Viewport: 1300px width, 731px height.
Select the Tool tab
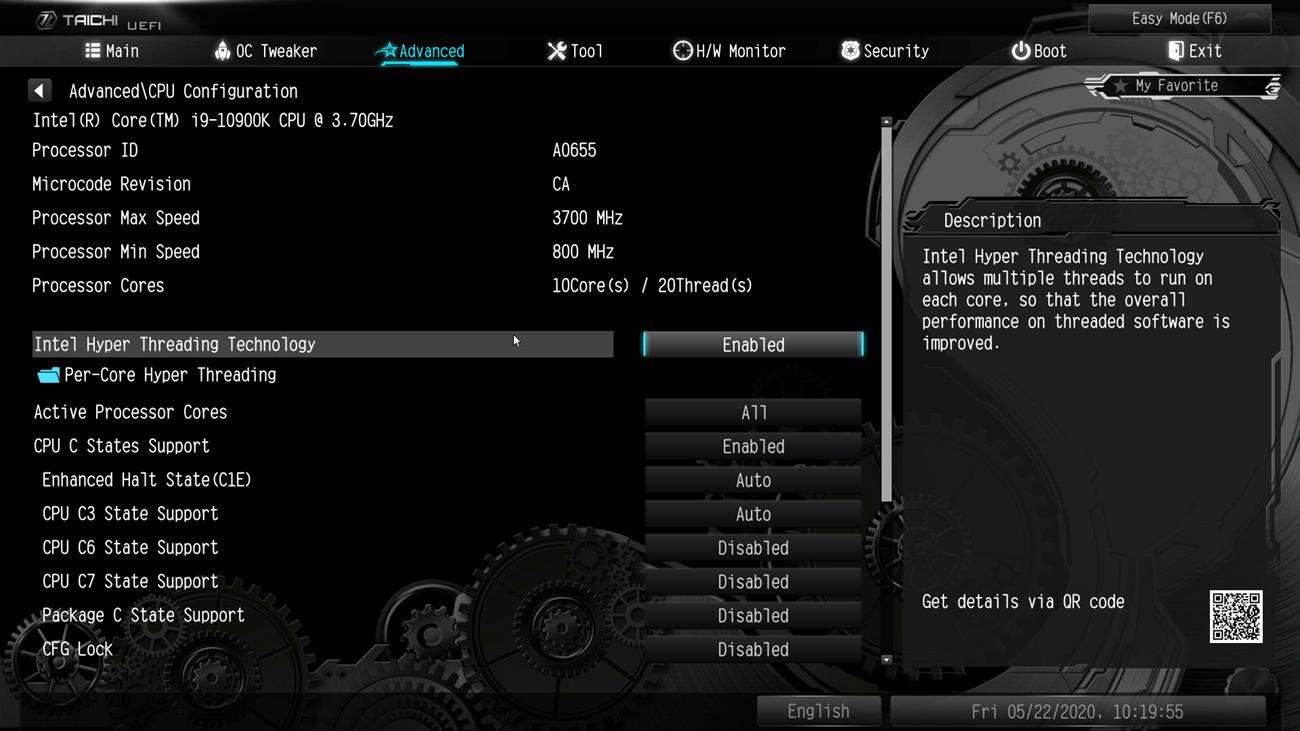point(575,51)
